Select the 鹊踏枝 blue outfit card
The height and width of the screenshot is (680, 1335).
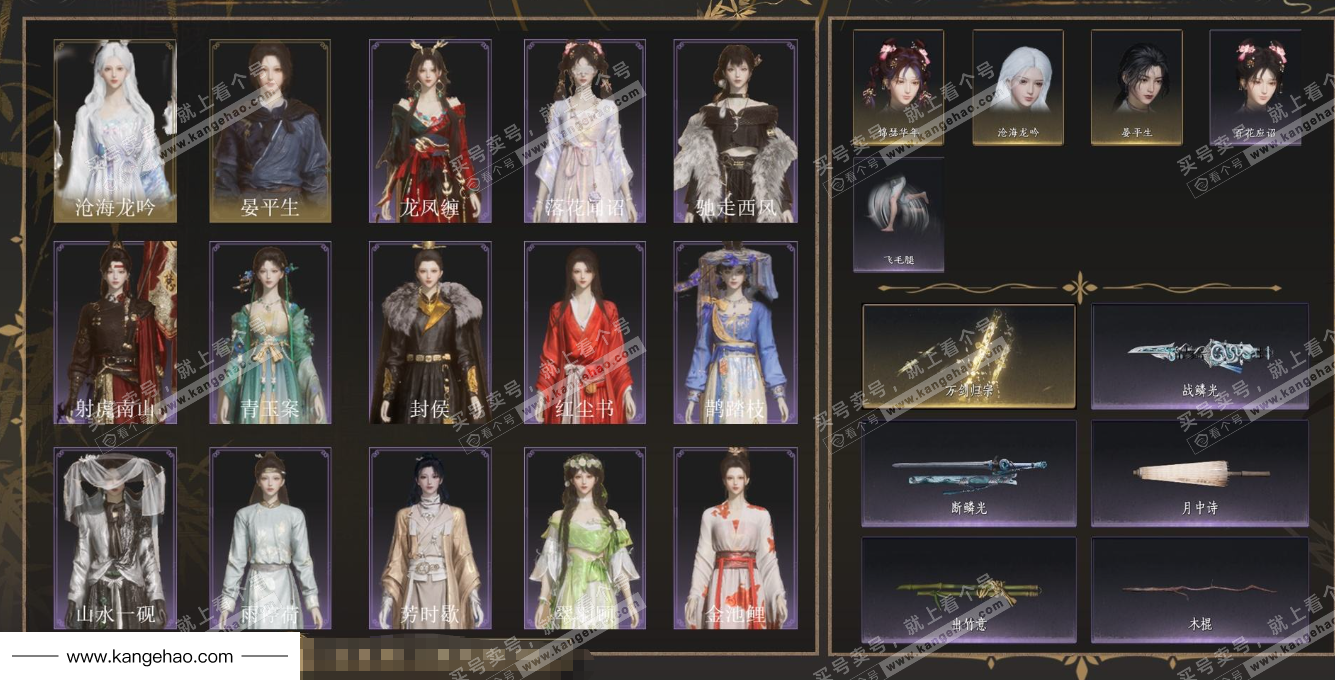pos(735,333)
